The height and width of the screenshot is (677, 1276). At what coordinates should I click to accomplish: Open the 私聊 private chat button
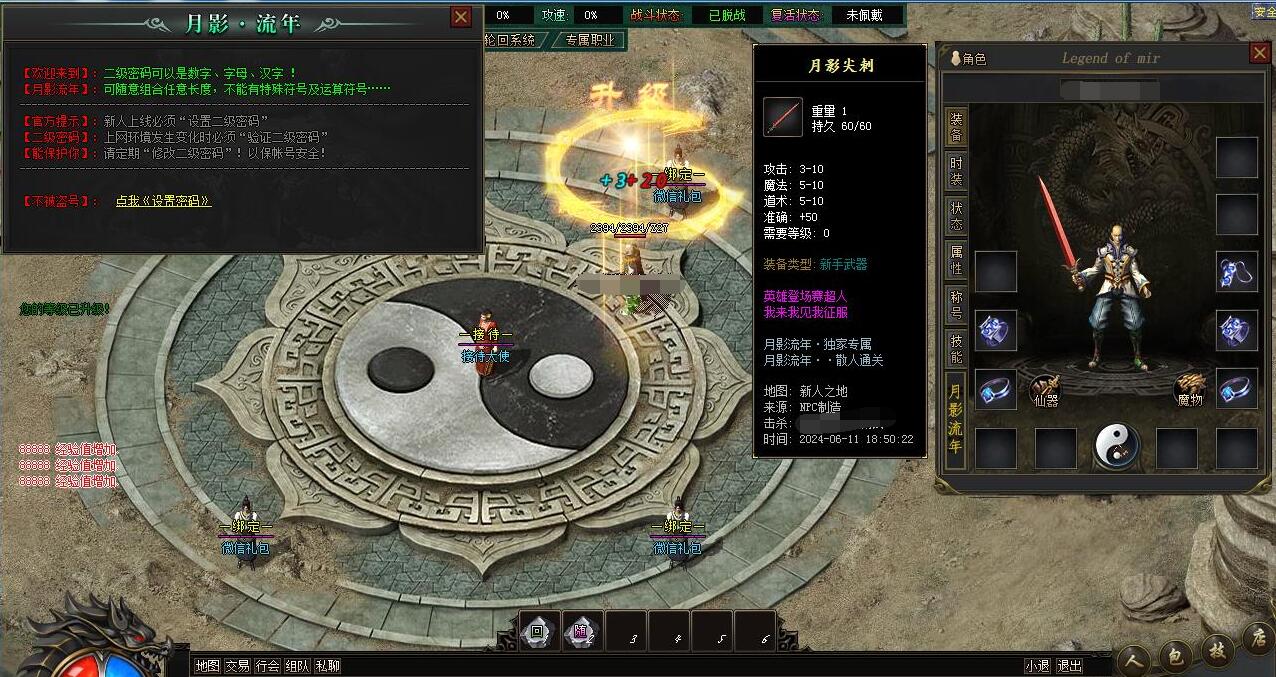(x=327, y=666)
